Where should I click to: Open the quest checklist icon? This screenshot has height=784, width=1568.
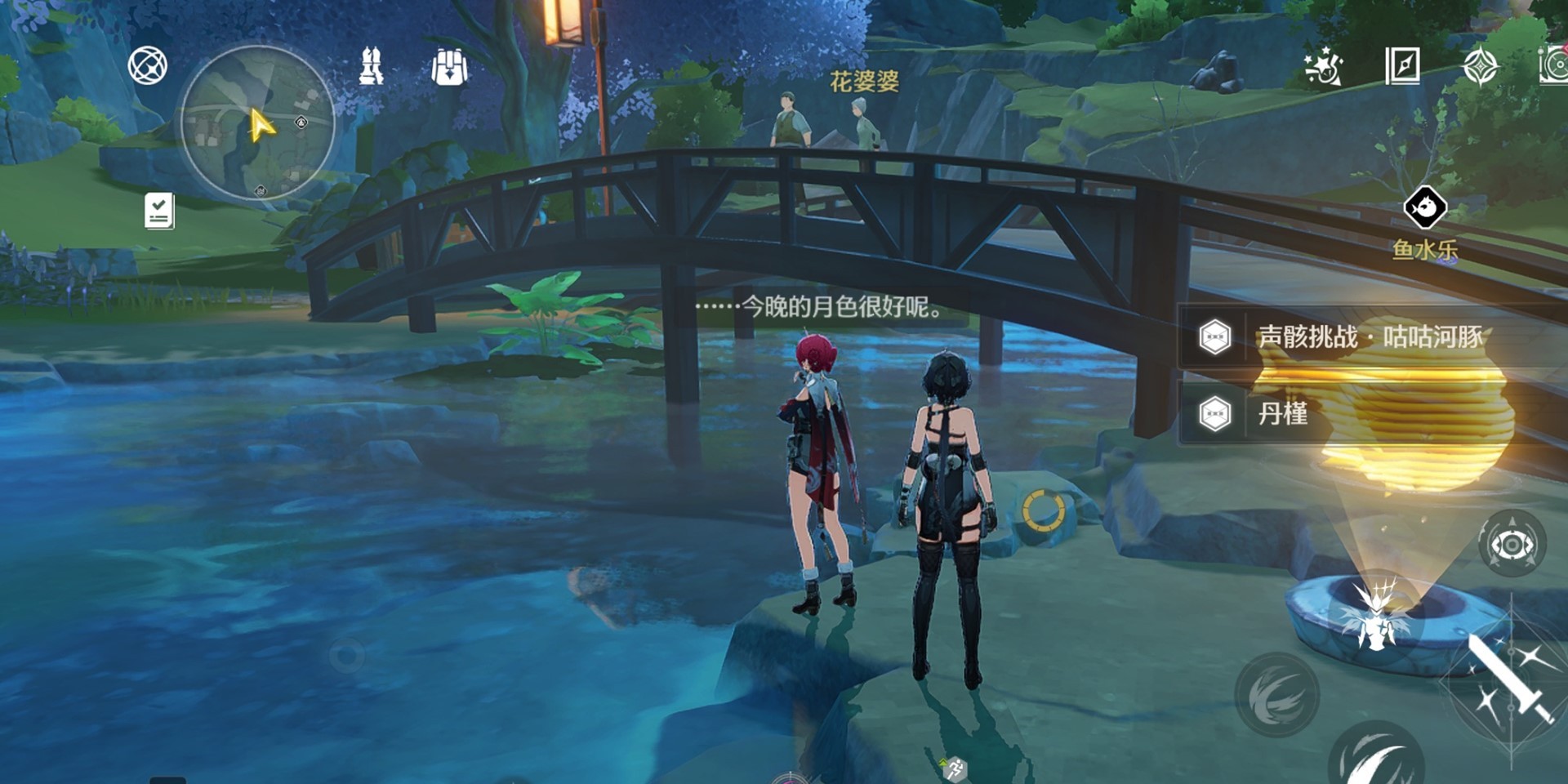click(x=159, y=211)
